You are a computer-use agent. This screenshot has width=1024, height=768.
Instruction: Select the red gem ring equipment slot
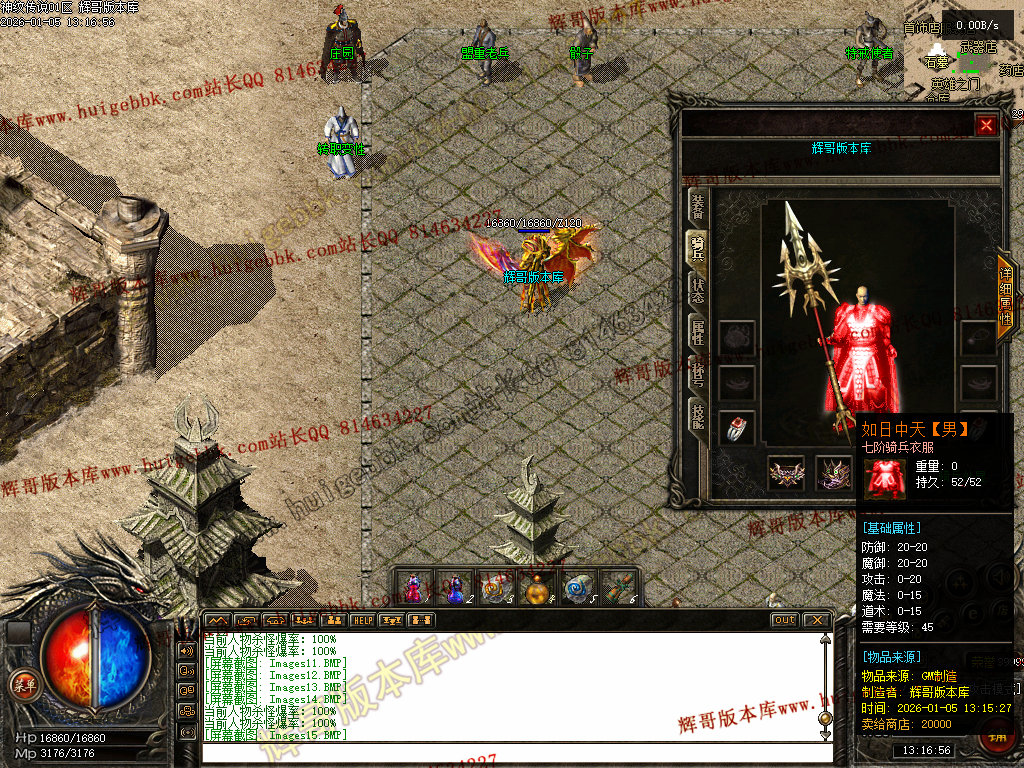coord(737,429)
